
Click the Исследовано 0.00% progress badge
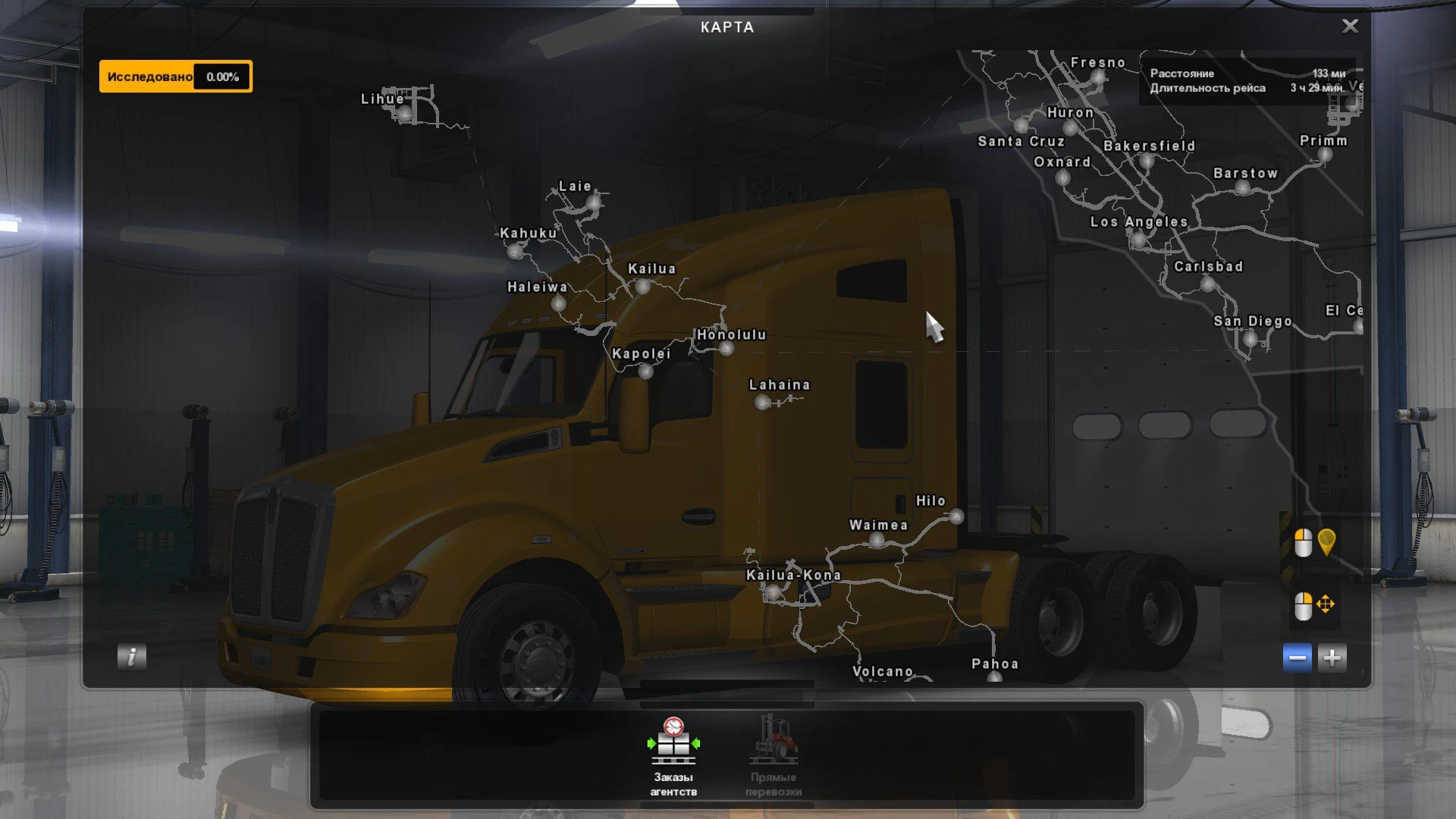coord(176,76)
